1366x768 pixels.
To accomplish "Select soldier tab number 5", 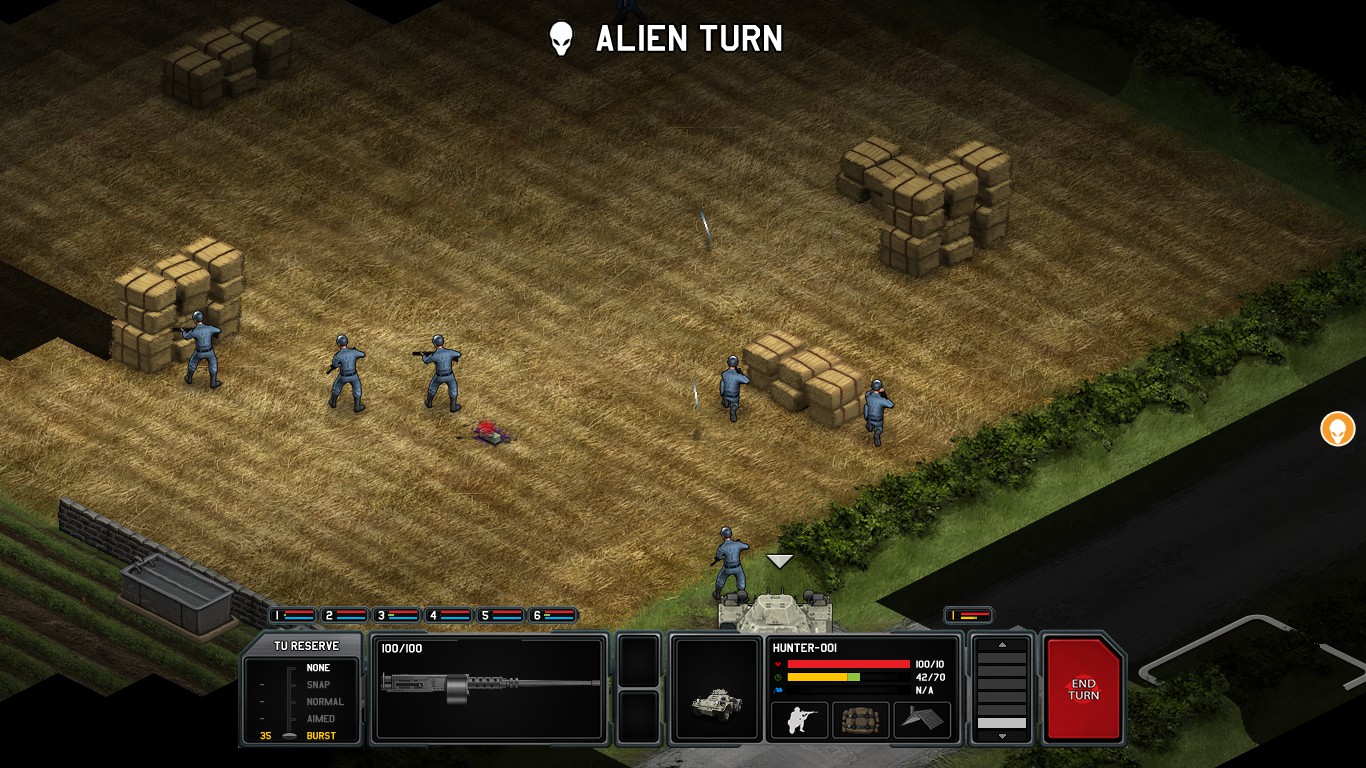I will 501,615.
